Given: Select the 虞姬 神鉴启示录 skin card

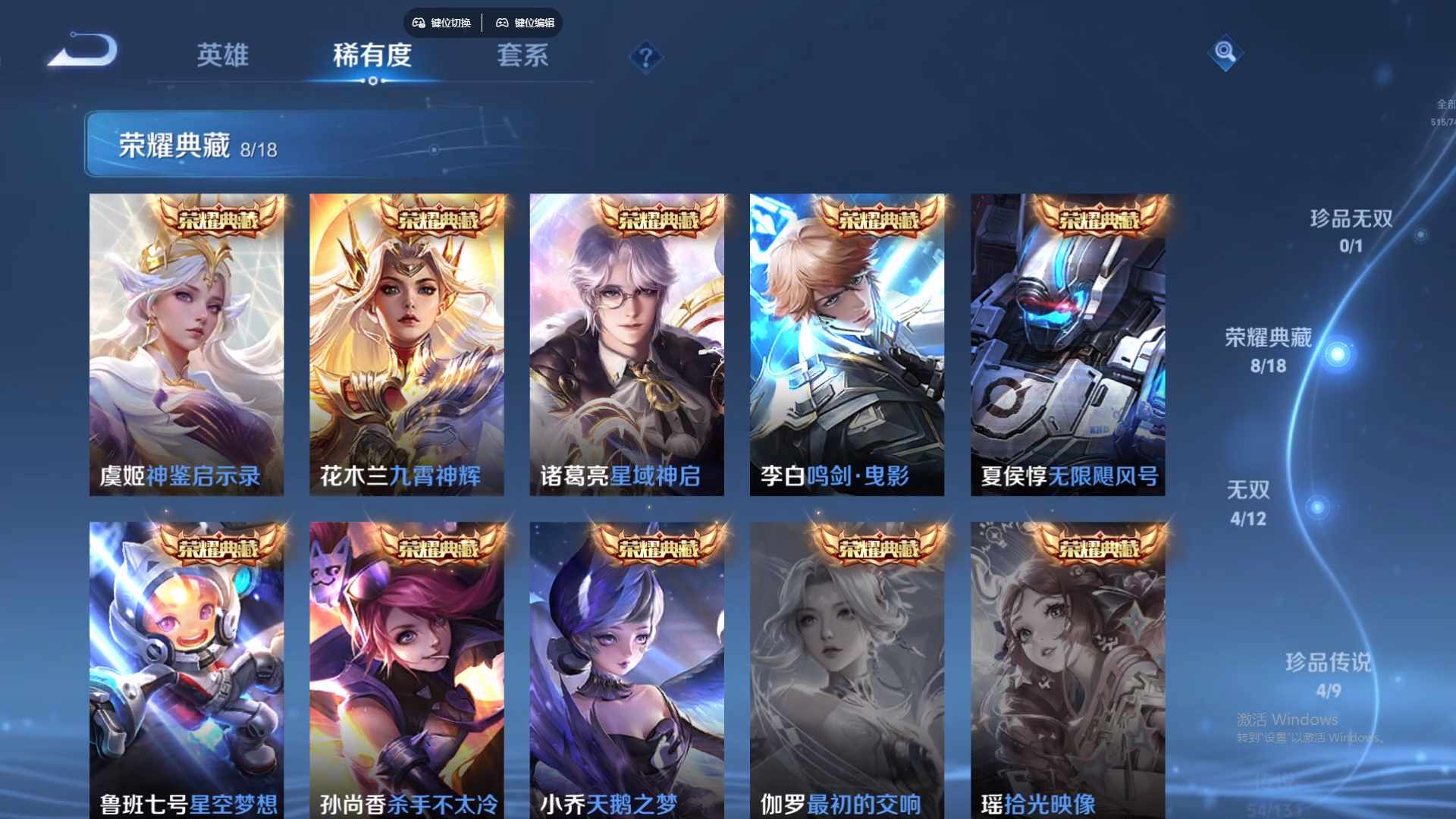Looking at the screenshot, I should pyautogui.click(x=187, y=345).
